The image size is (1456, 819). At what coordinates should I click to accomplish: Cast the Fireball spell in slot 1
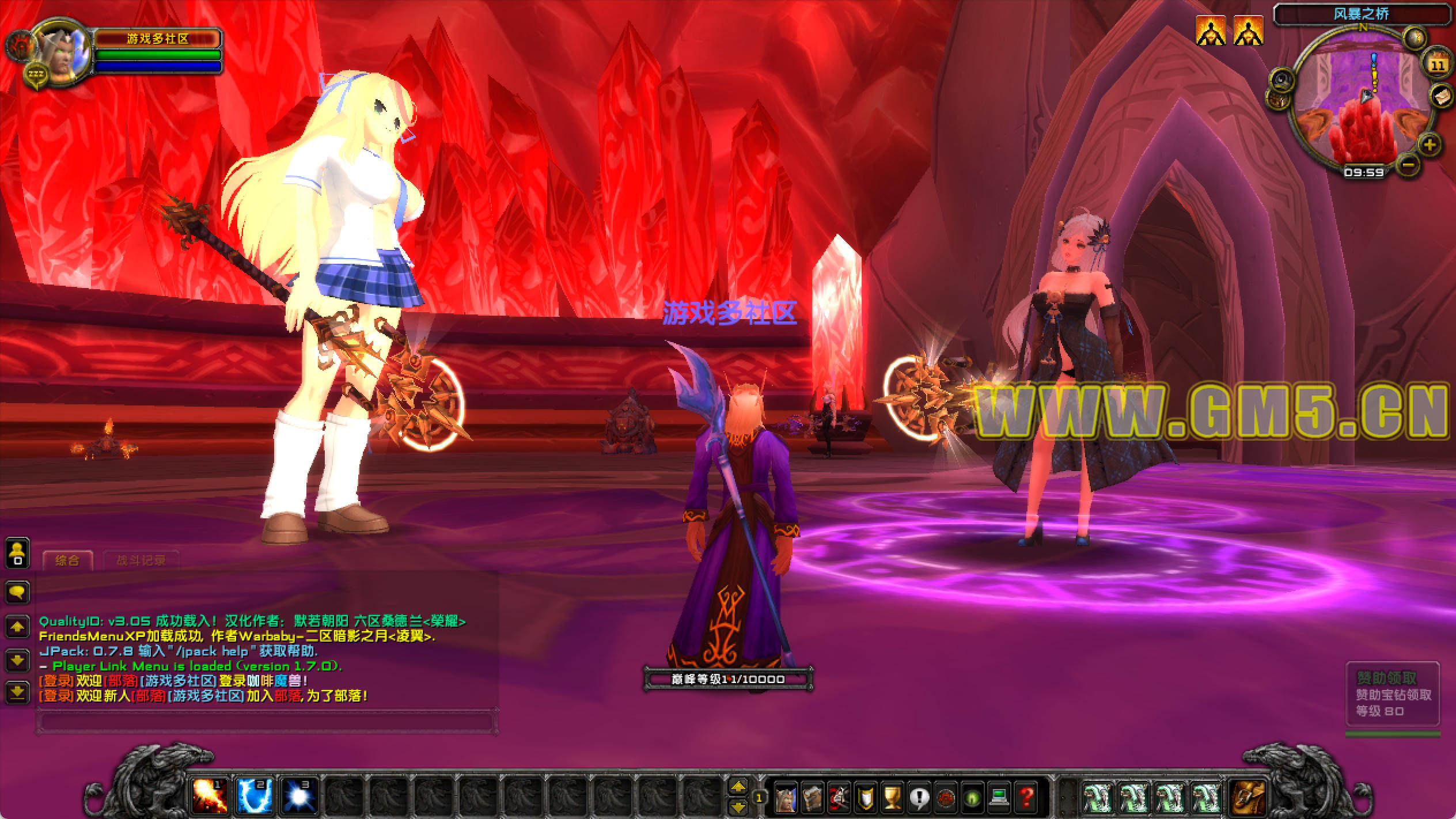[x=209, y=797]
